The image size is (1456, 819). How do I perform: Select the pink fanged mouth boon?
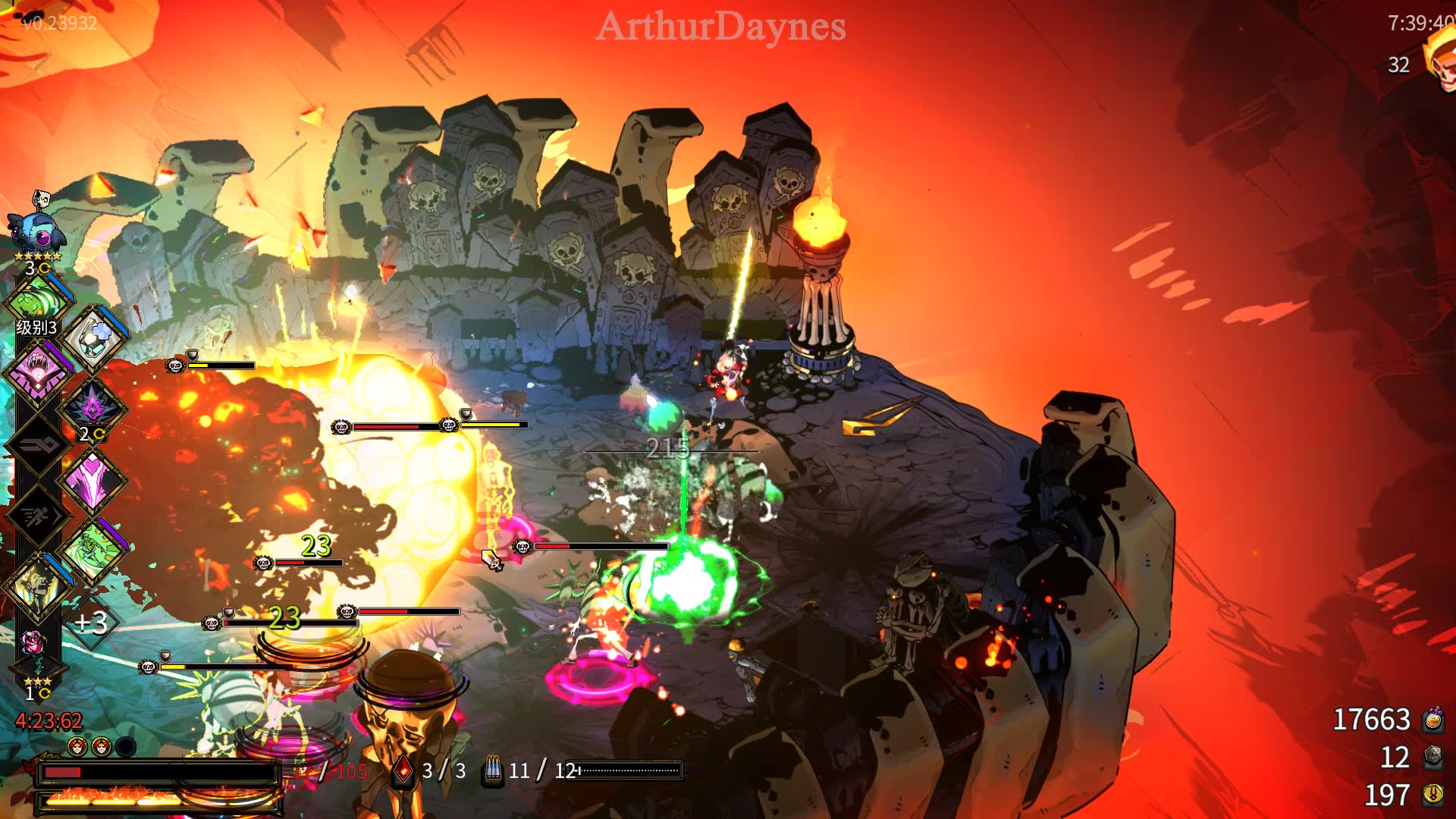38,373
